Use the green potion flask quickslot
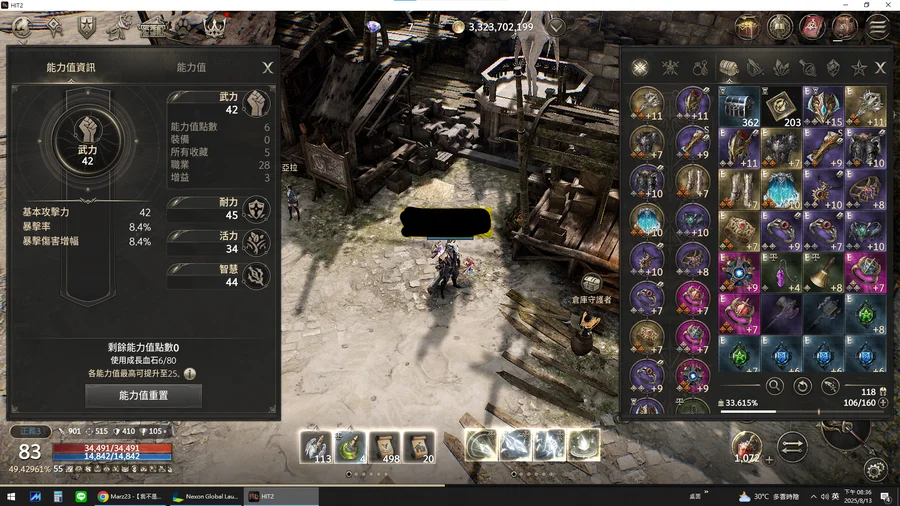 point(350,445)
